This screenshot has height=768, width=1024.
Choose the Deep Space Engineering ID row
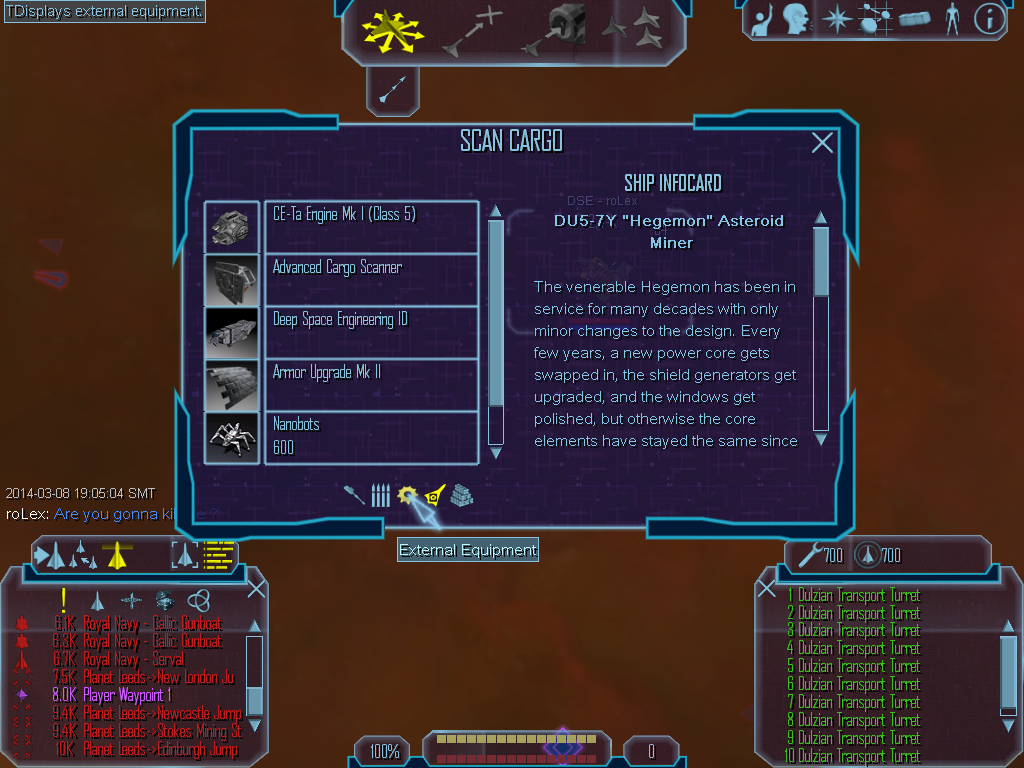370,332
